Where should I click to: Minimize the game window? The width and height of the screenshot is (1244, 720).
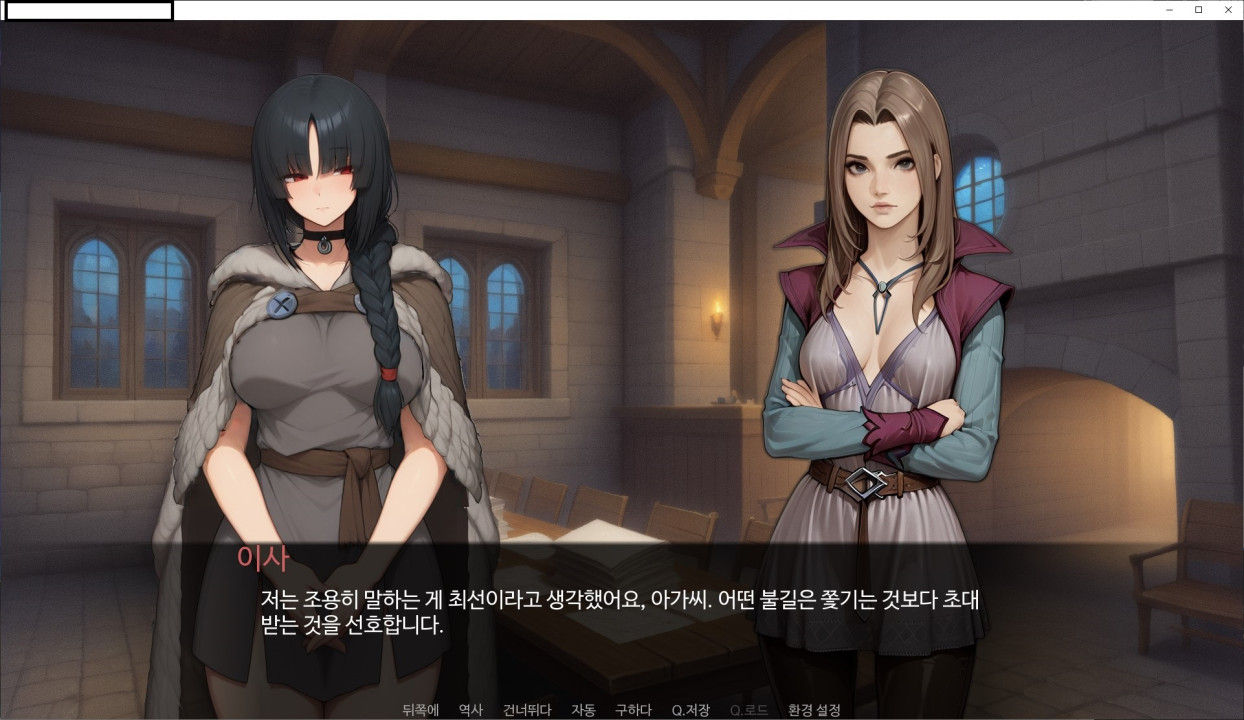coord(1170,9)
